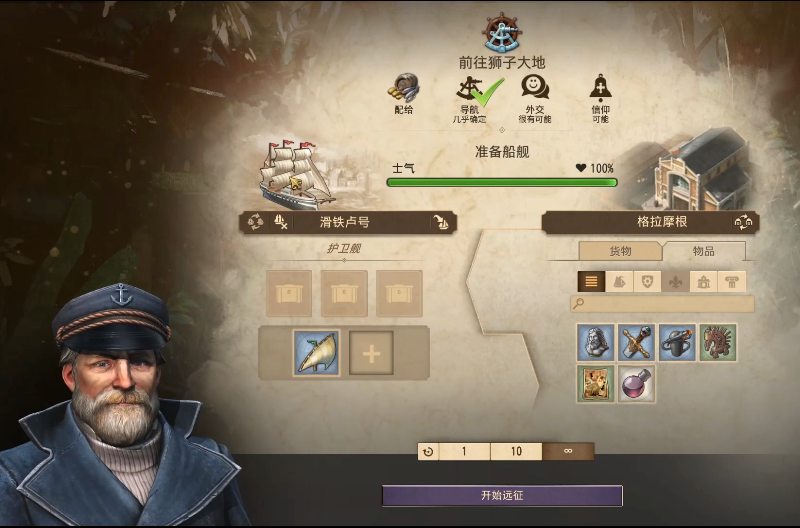This screenshot has width=800, height=528.
Task: Select the infinity amount option
Action: [x=568, y=451]
